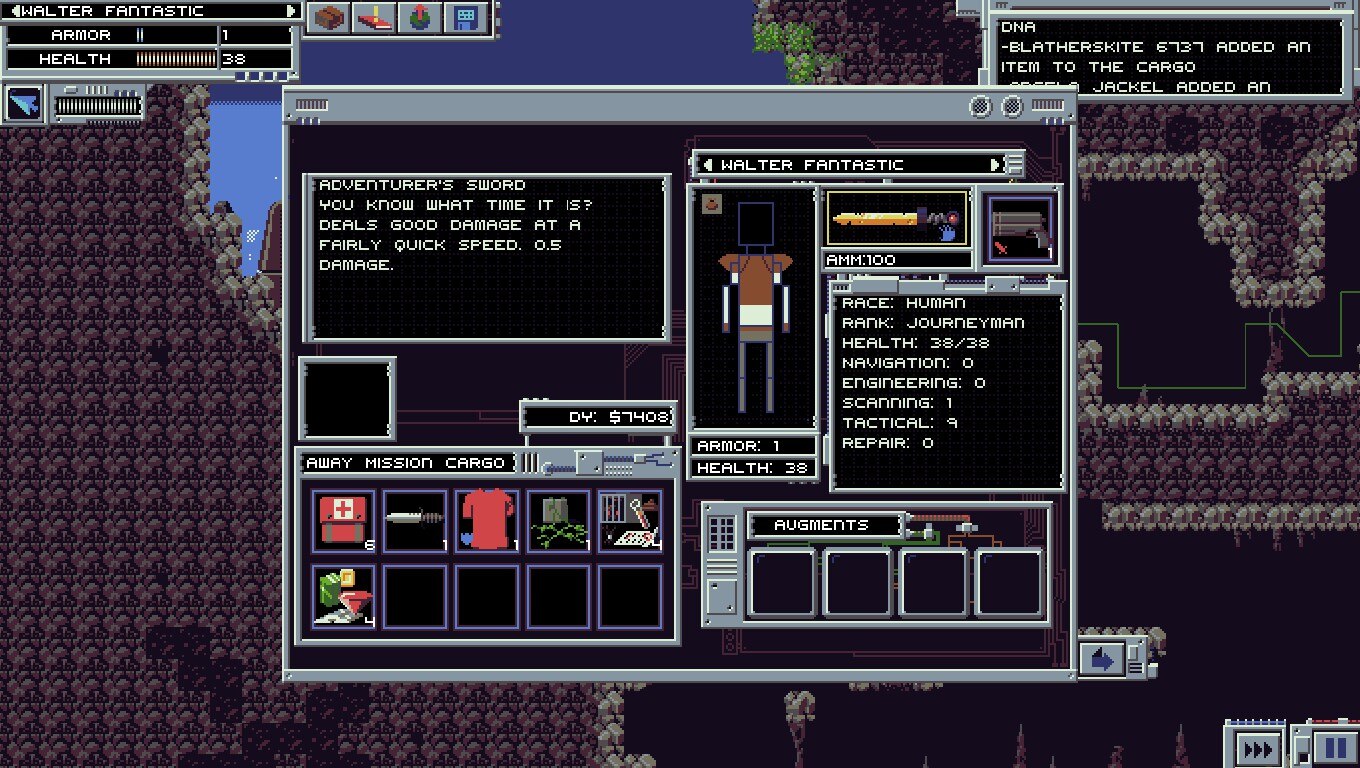Click the blue spaceship icon button
This screenshot has width=1360, height=768.
(x=24, y=104)
